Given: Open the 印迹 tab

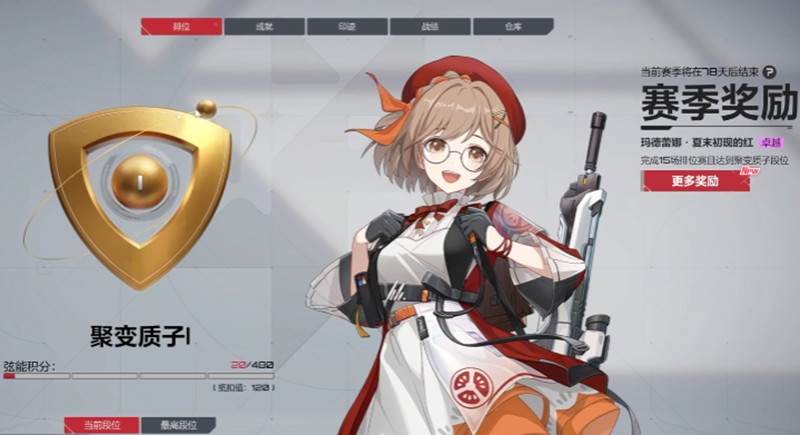Looking at the screenshot, I should tap(347, 26).
